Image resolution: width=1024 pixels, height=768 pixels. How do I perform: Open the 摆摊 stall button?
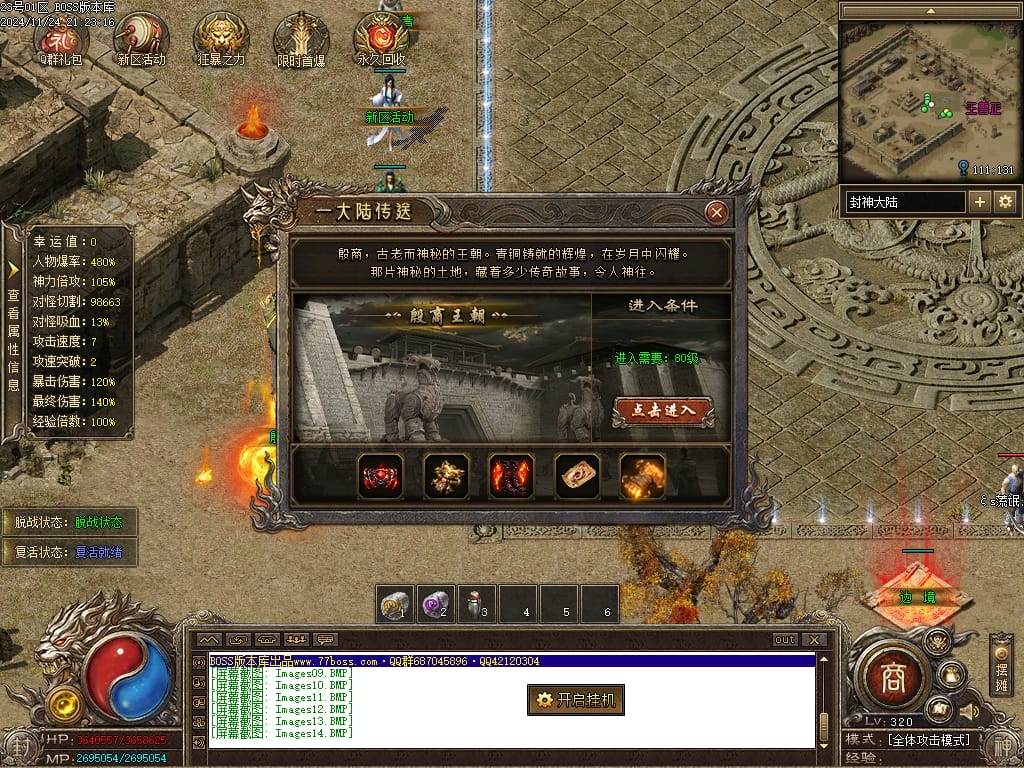[1001, 664]
